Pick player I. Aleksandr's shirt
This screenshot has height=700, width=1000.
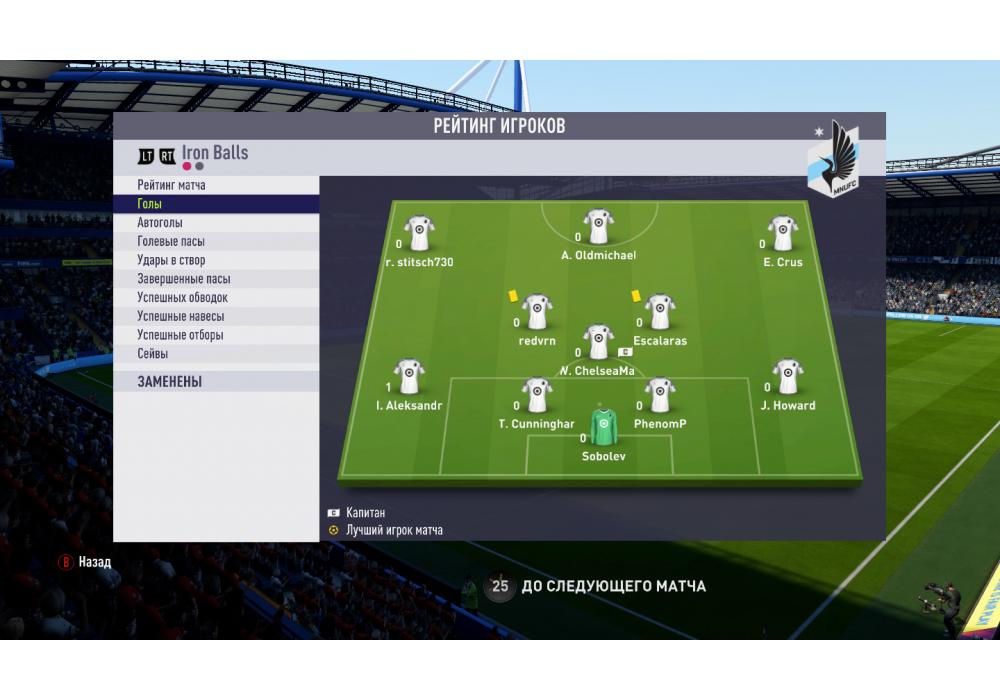(409, 377)
